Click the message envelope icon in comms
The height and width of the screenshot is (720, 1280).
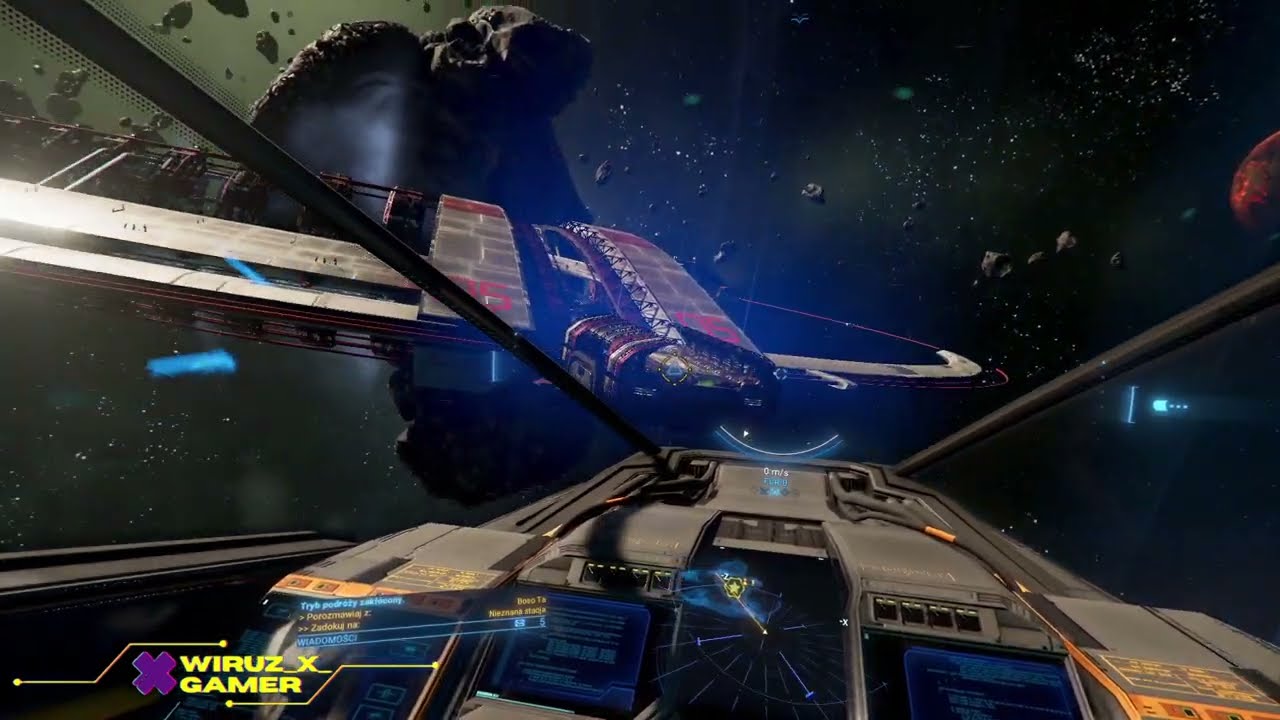tap(519, 624)
